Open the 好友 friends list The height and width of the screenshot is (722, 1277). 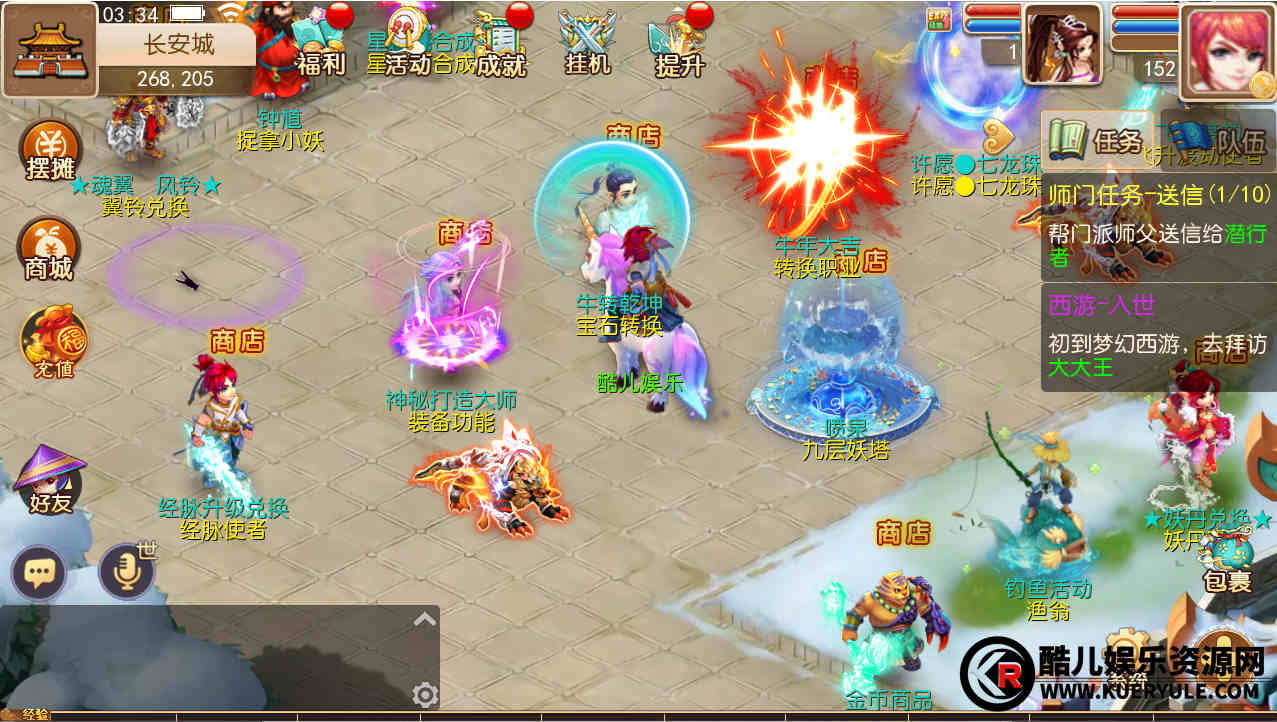[50, 481]
